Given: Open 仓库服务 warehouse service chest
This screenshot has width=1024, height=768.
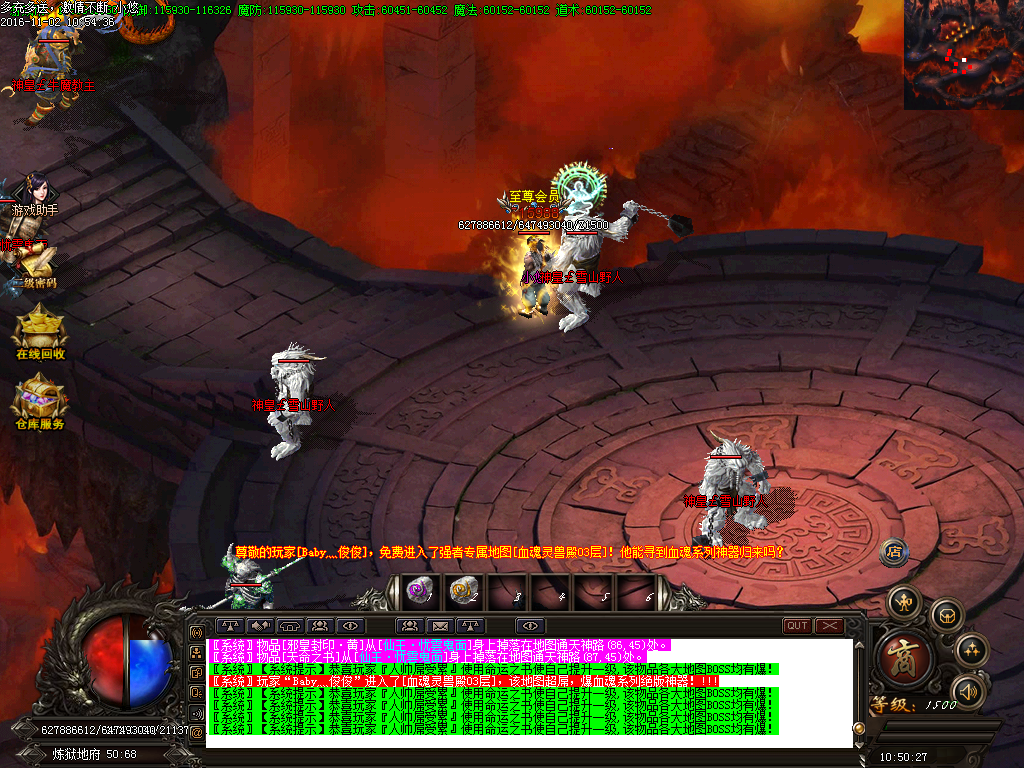Looking at the screenshot, I should (x=39, y=400).
